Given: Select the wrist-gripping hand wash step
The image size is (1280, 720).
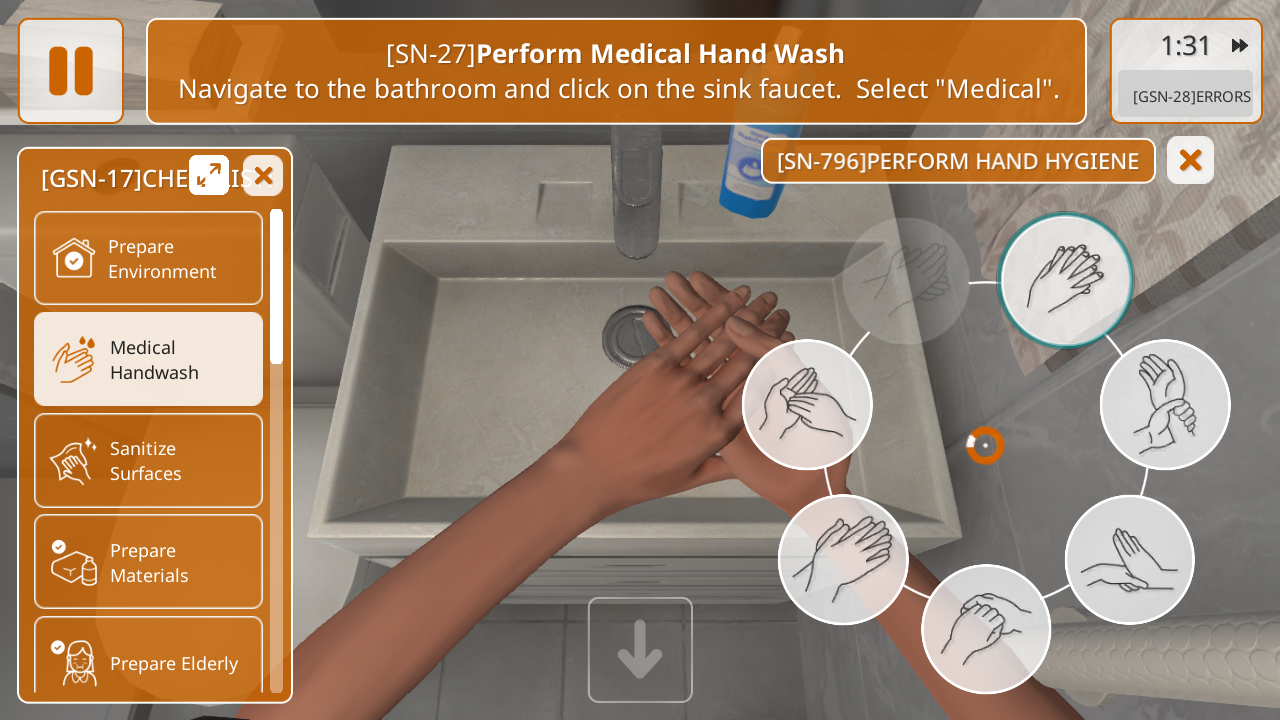Looking at the screenshot, I should pyautogui.click(x=1165, y=404).
